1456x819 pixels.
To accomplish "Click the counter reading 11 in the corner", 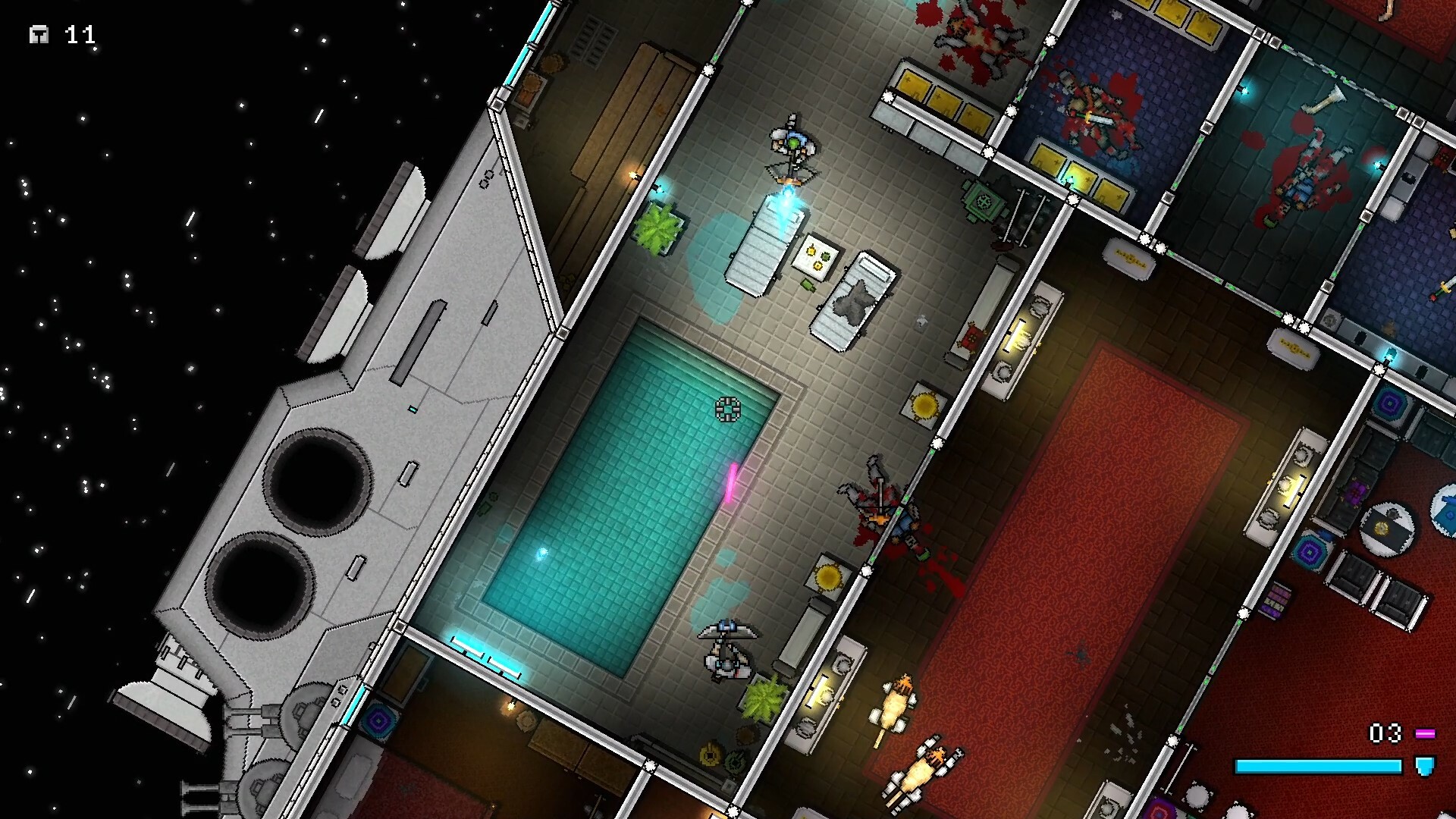I will tap(80, 34).
